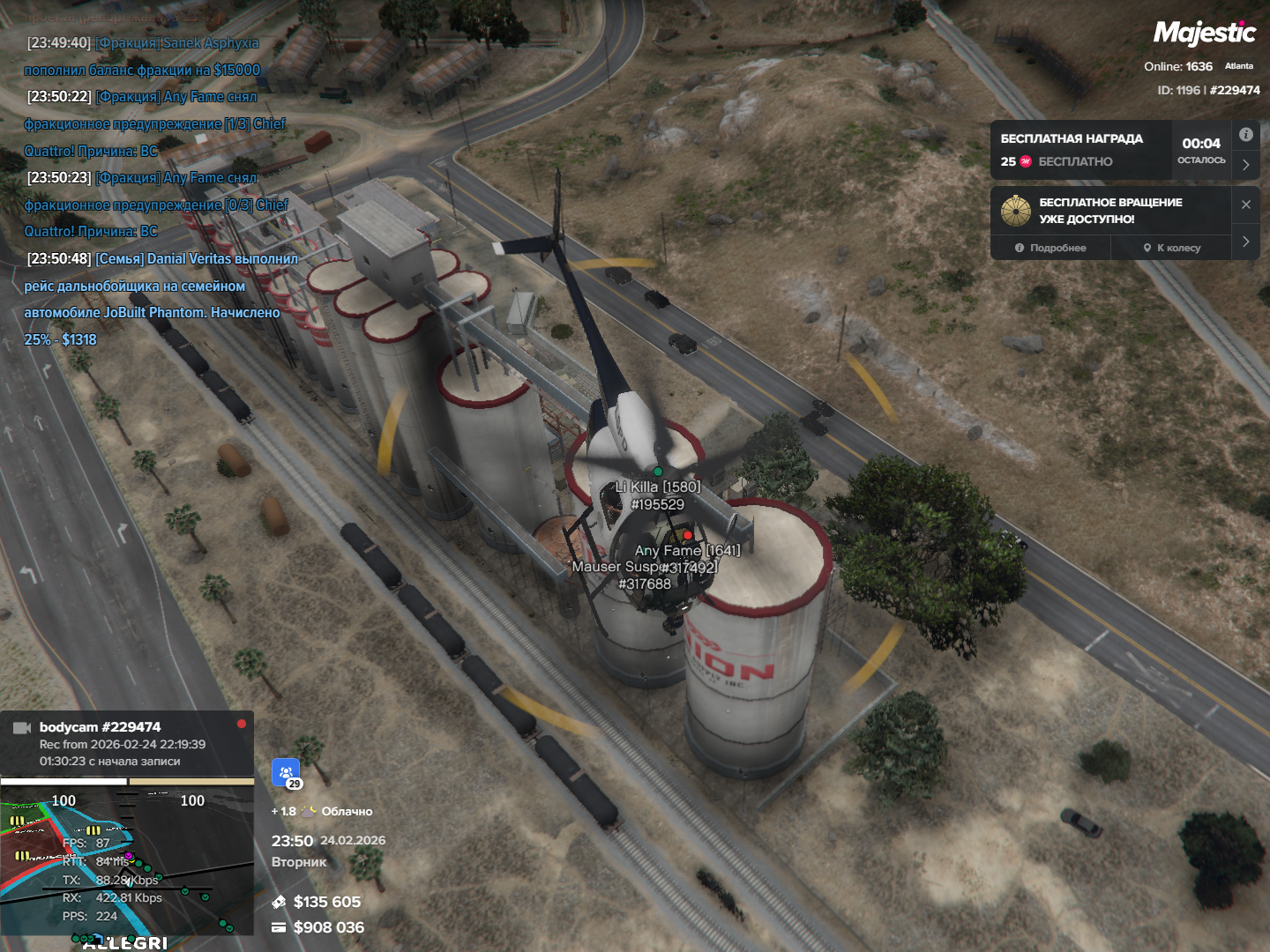The width and height of the screenshot is (1270, 952).
Task: Expand the free spin panel arrow
Action: pyautogui.click(x=1245, y=242)
